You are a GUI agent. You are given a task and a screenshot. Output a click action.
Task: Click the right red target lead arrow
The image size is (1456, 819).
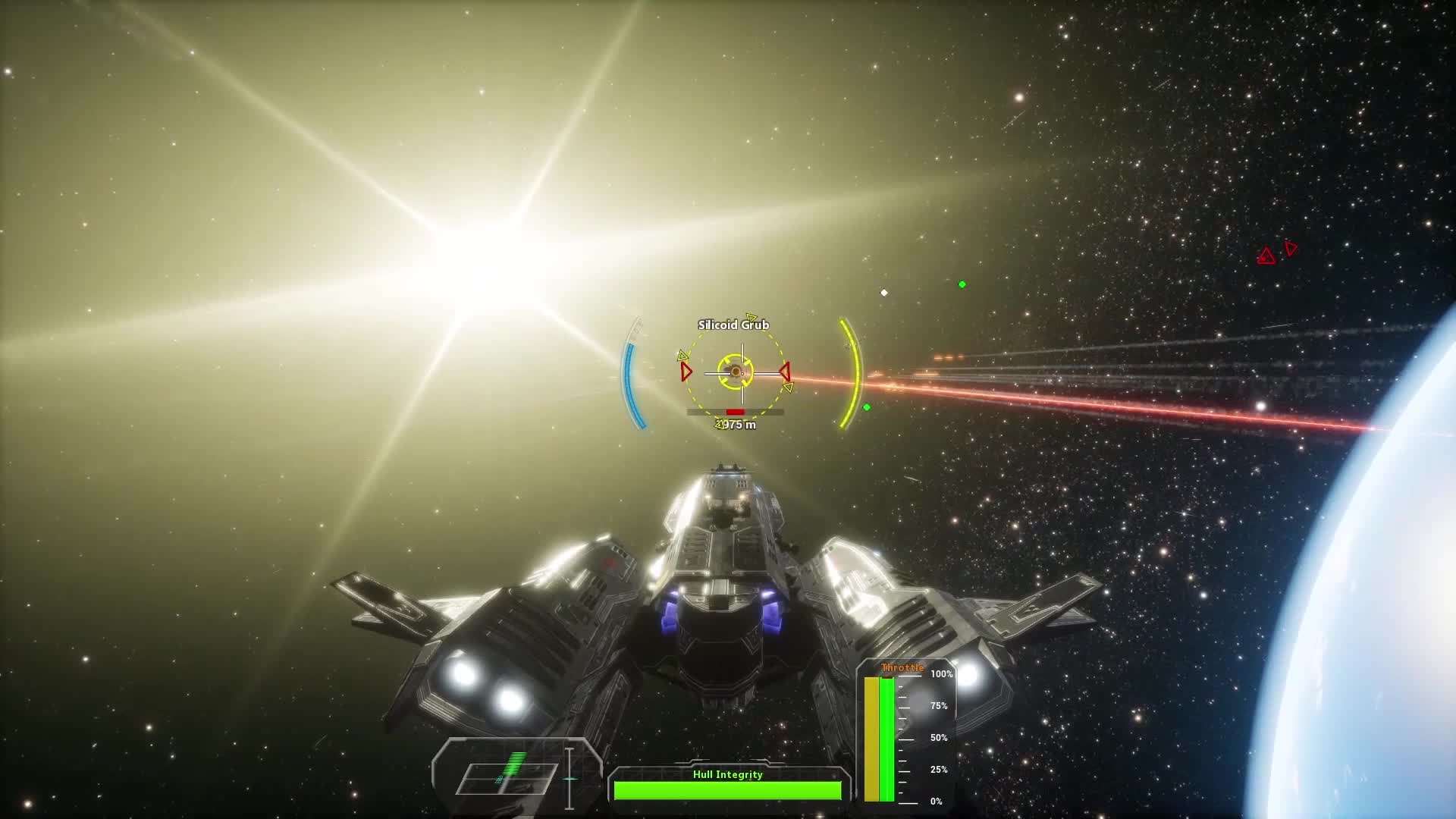(x=786, y=372)
